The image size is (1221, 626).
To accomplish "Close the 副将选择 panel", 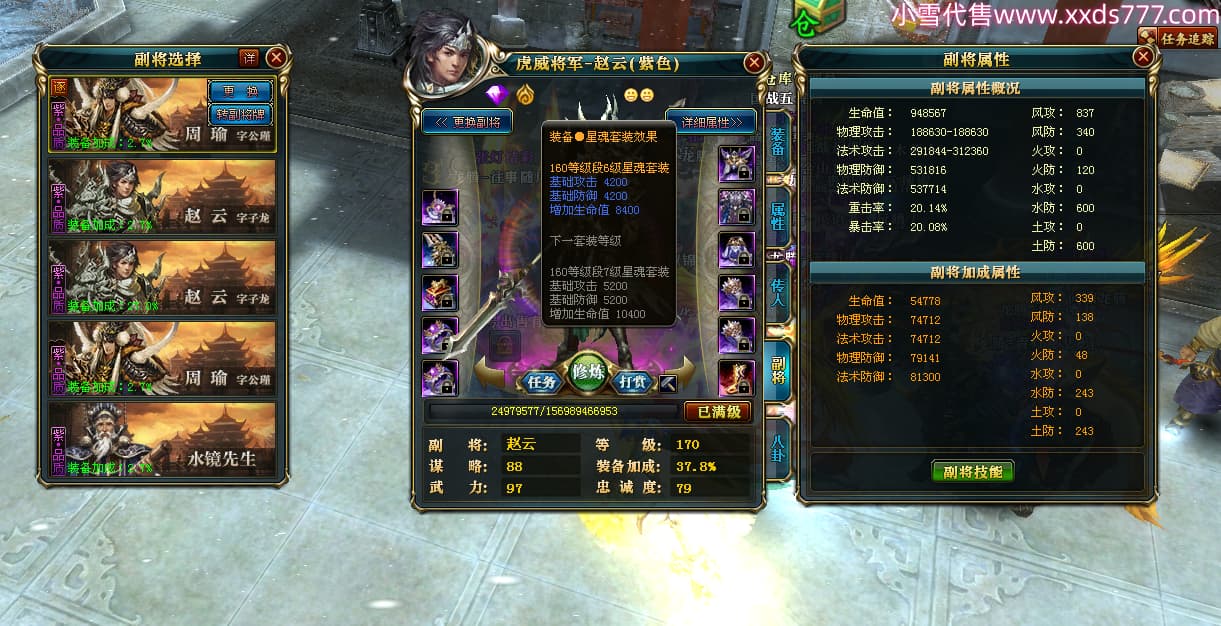I will pyautogui.click(x=276, y=58).
